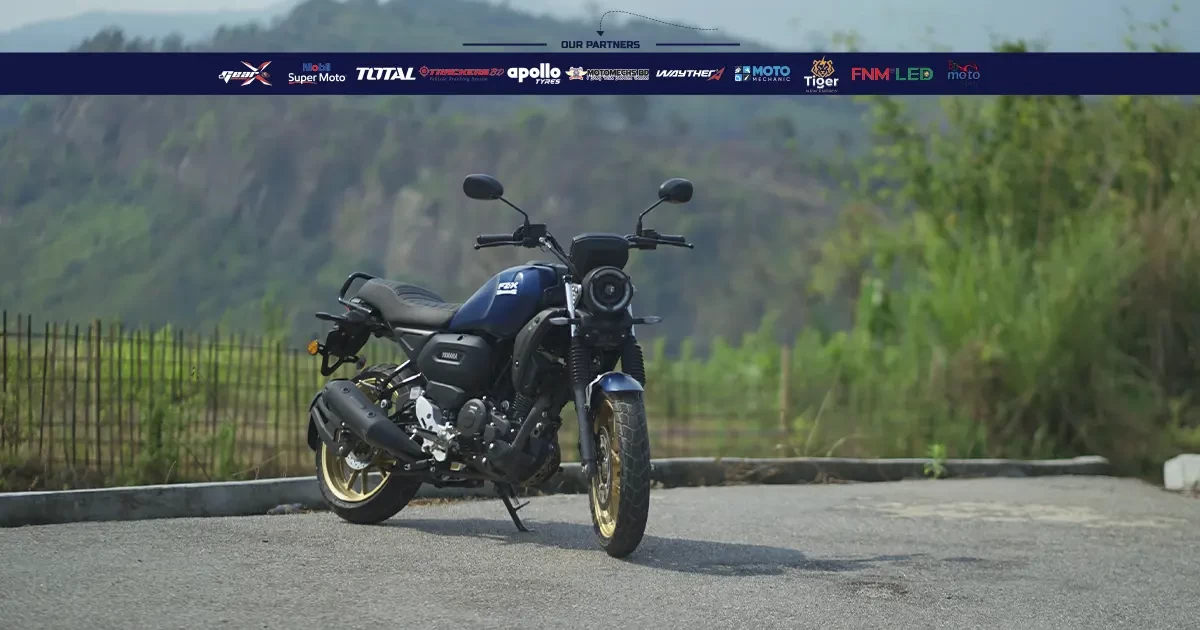Visit the Mobil Super Moto partner logo
Screen dimensions: 1200x630
pos(316,73)
